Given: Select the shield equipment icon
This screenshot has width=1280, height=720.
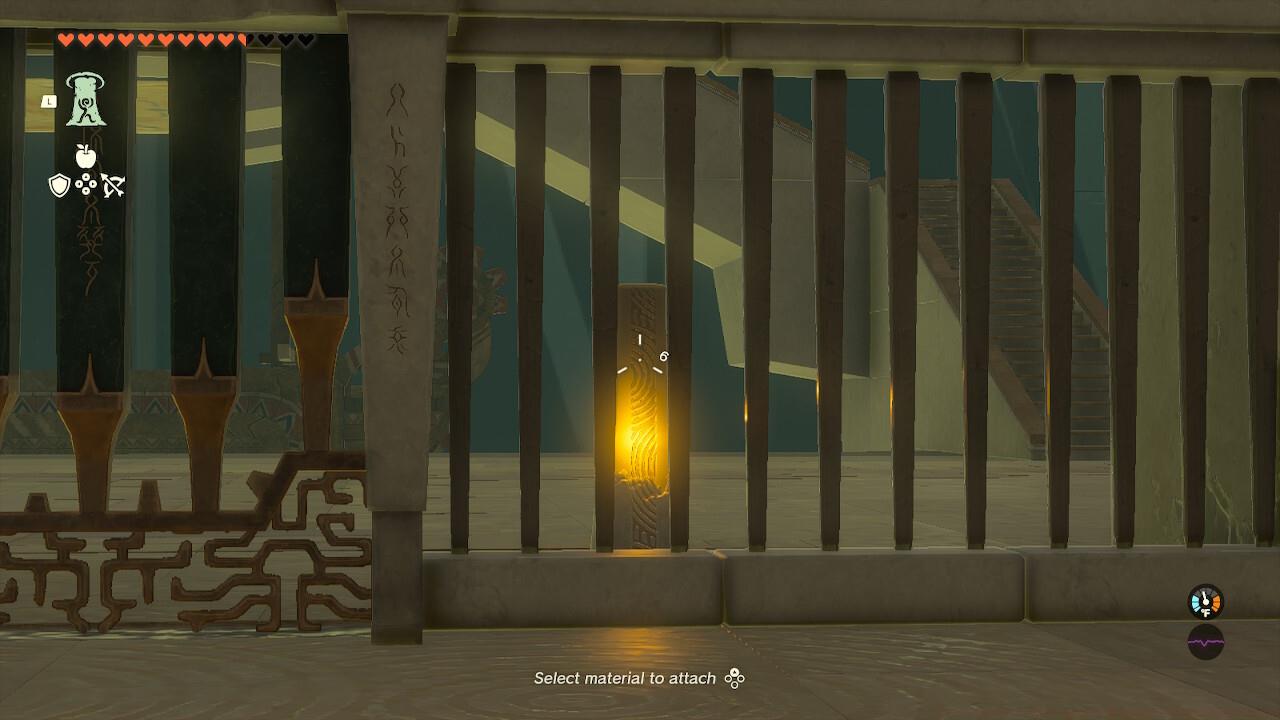Looking at the screenshot, I should tap(60, 186).
